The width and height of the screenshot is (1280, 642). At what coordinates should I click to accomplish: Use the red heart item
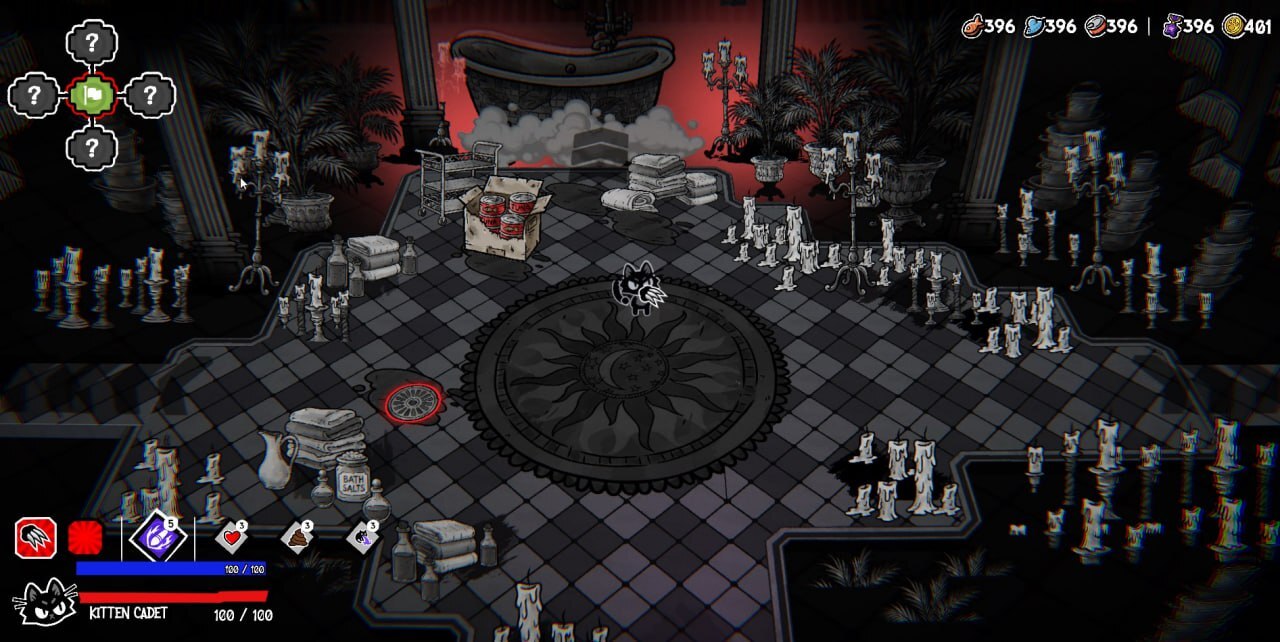click(x=232, y=538)
